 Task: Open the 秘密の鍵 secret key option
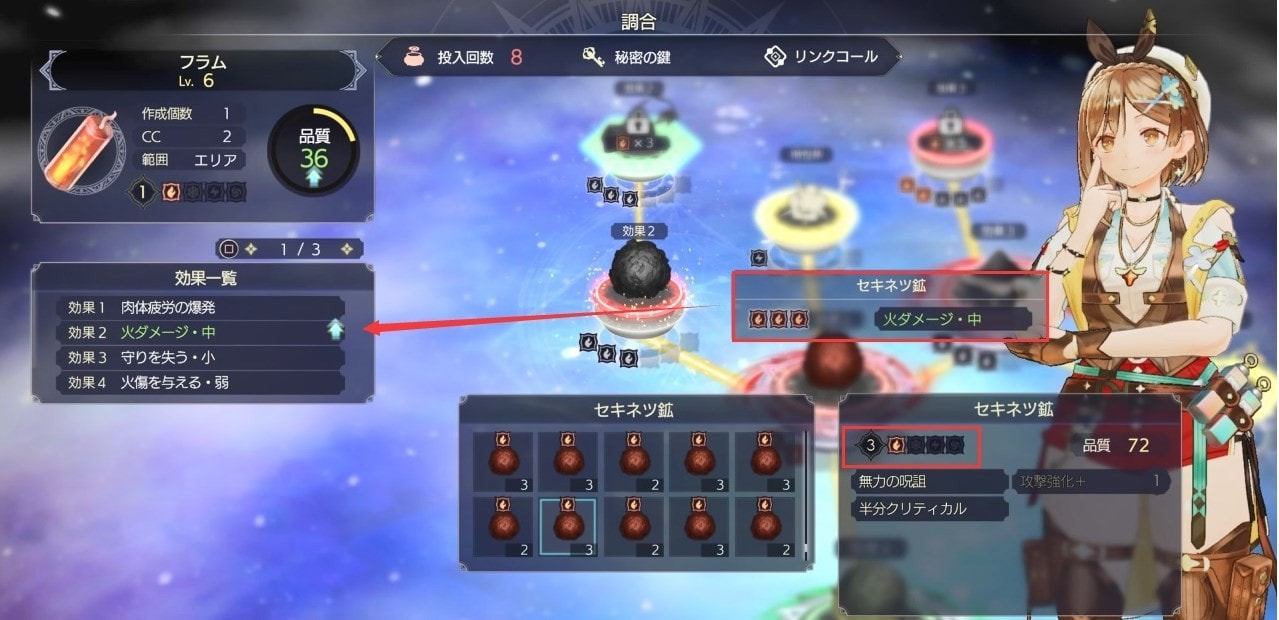coord(627,57)
